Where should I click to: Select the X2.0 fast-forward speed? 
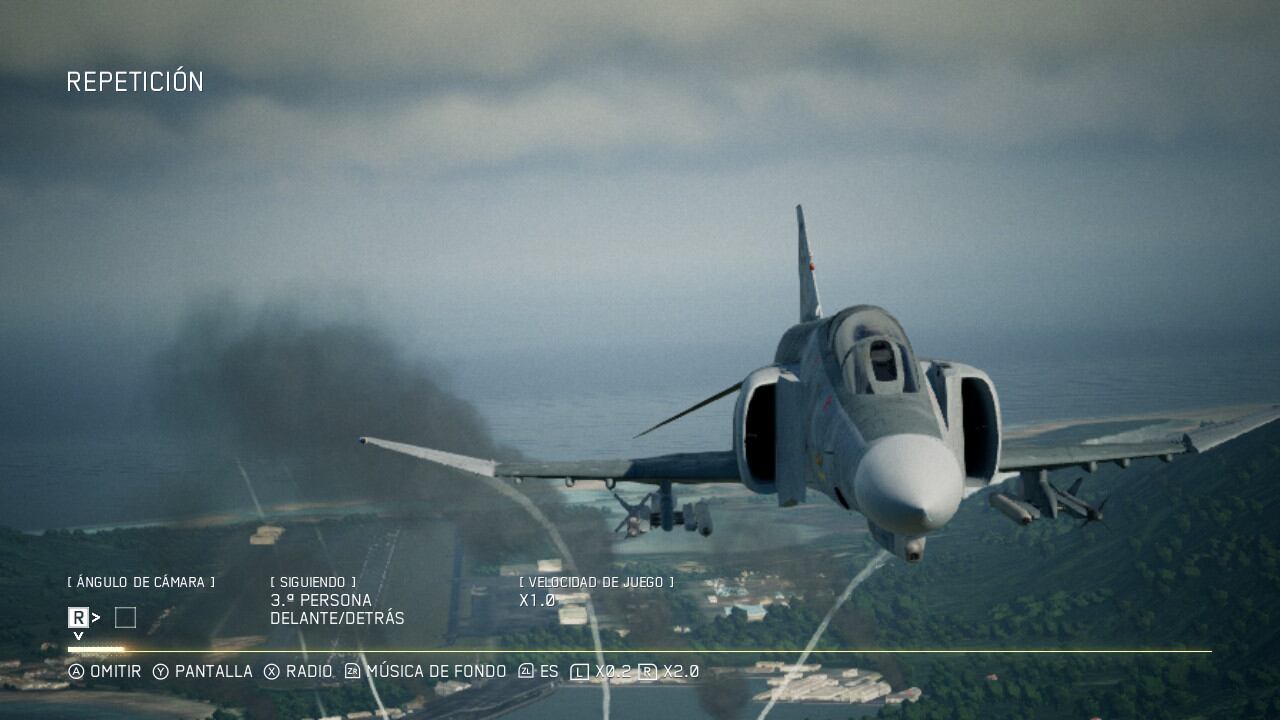(669, 672)
